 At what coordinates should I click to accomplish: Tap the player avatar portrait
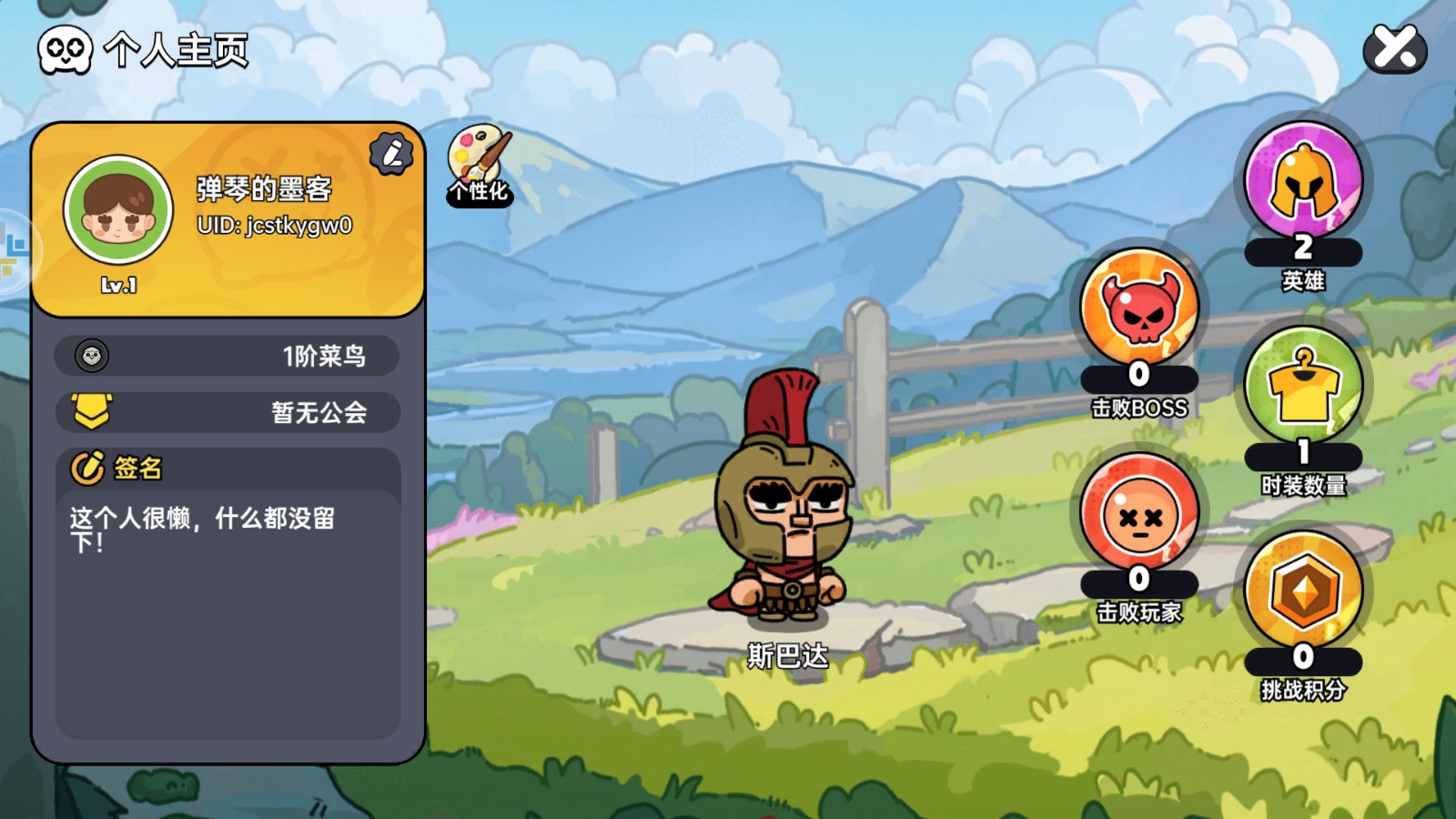[118, 210]
